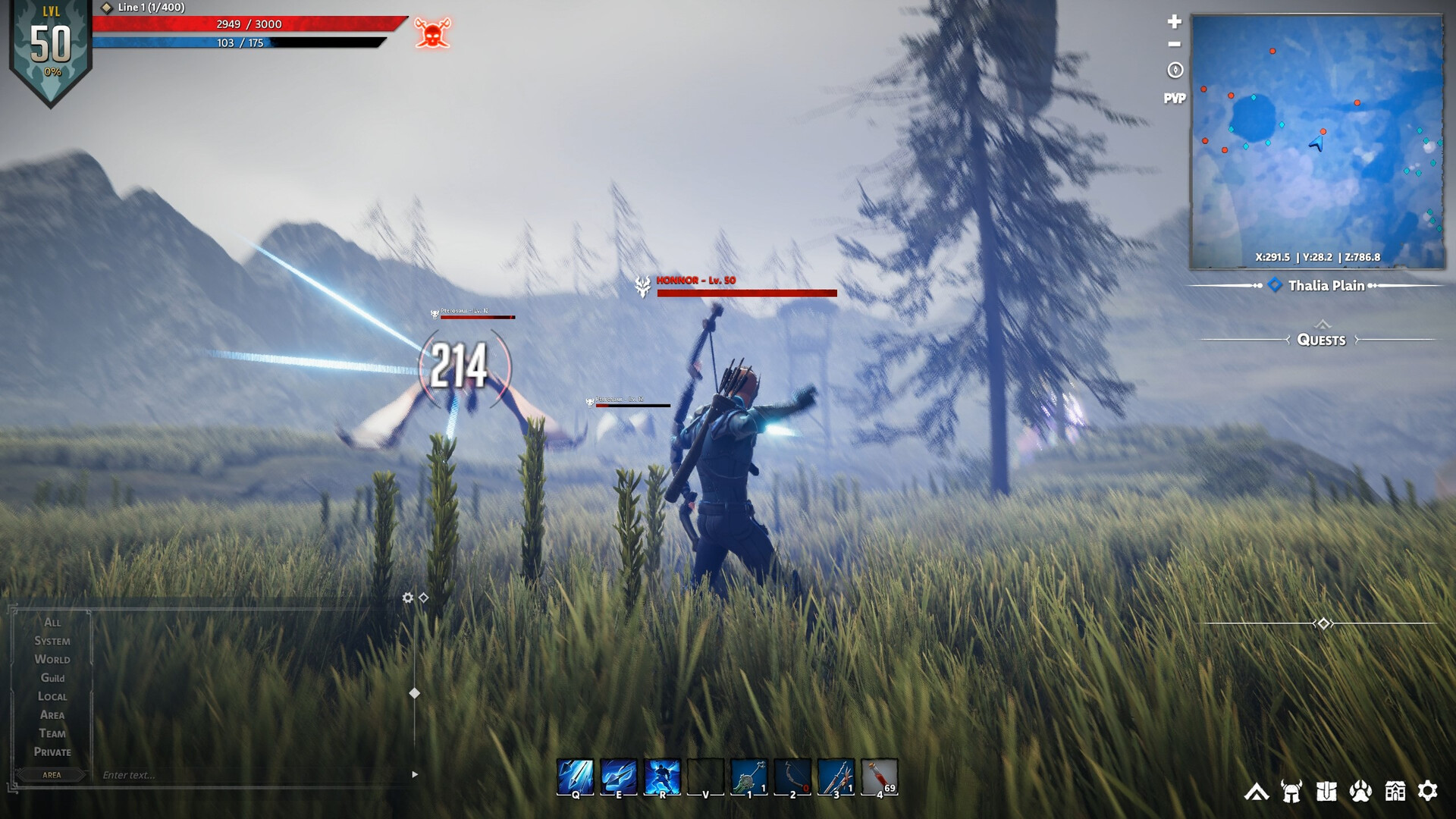Expand the Quests tracker panel

click(1322, 340)
